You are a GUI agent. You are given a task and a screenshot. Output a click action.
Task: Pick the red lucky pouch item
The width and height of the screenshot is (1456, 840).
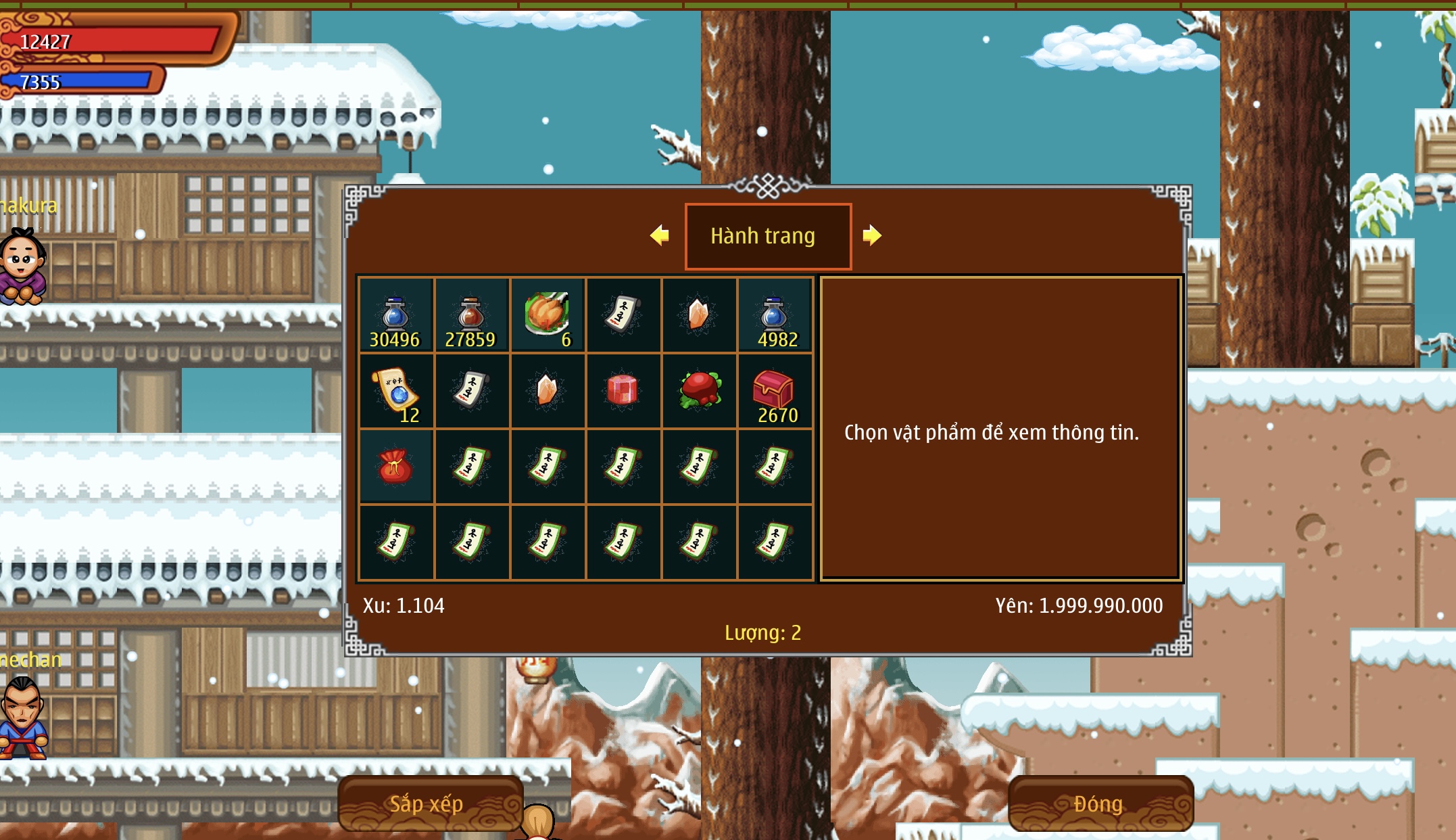click(x=395, y=467)
